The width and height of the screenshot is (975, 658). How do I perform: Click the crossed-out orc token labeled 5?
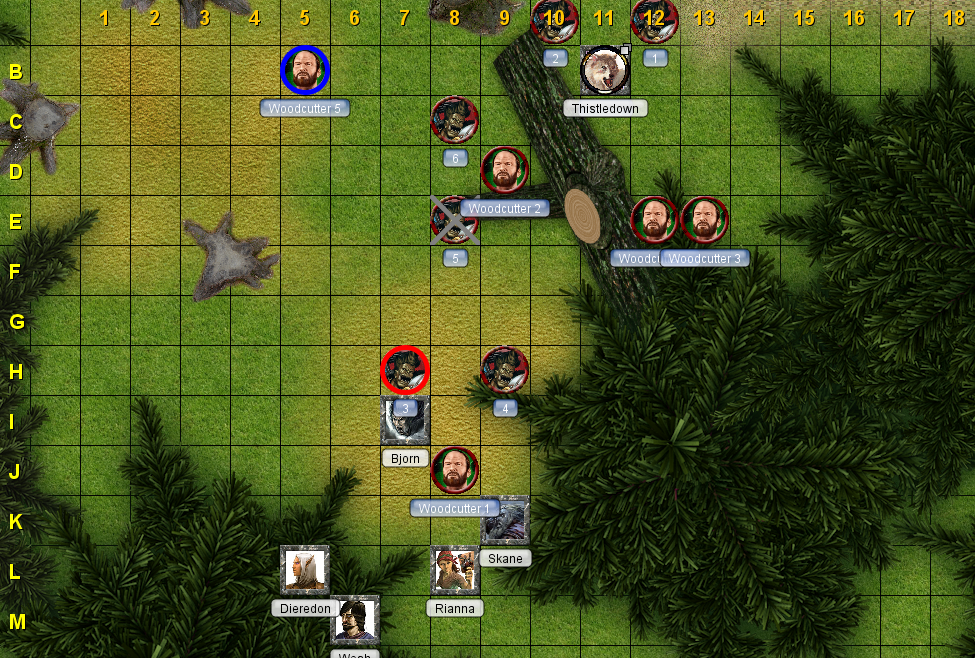coord(455,220)
